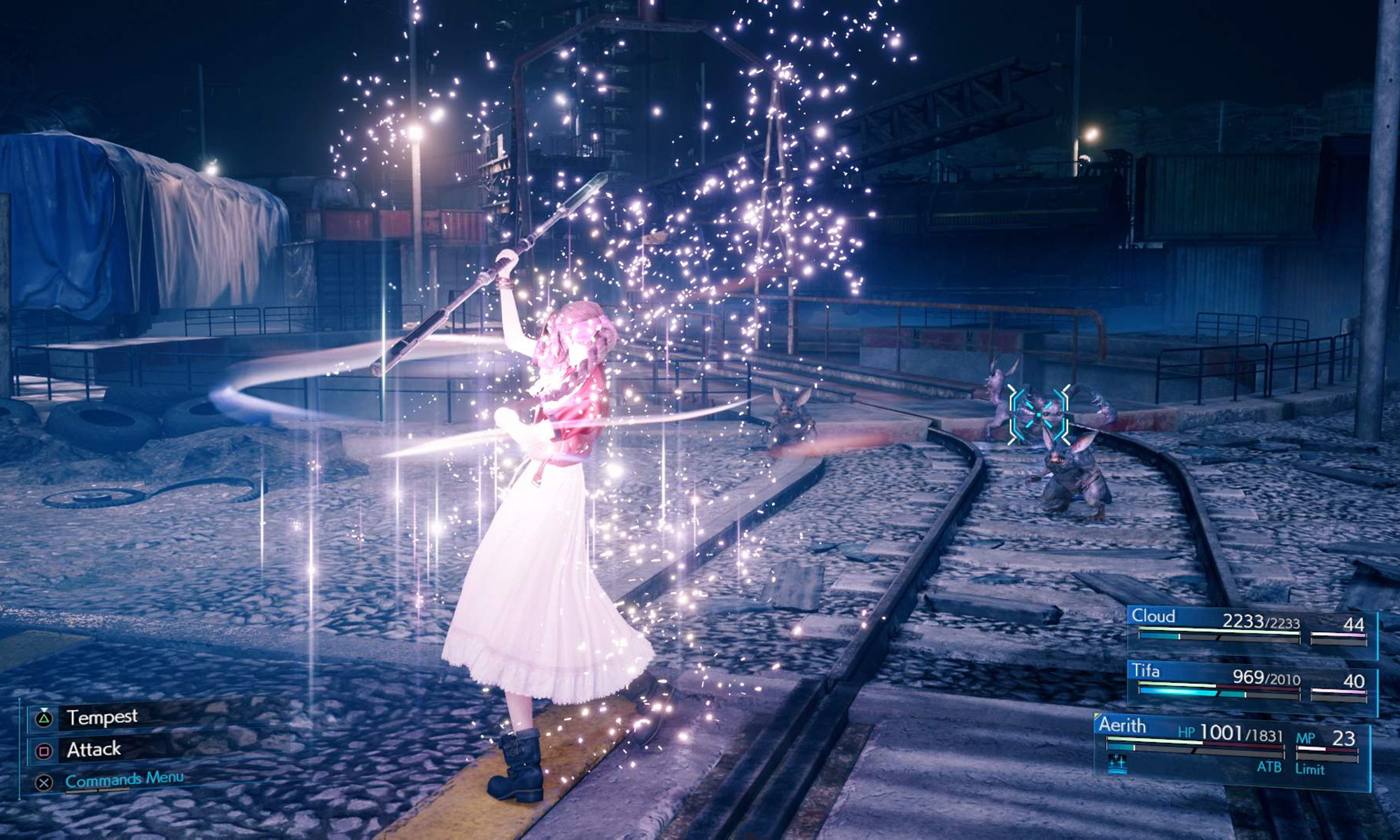Select the Attack command entry
Screen dimensions: 1400x840
92,749
